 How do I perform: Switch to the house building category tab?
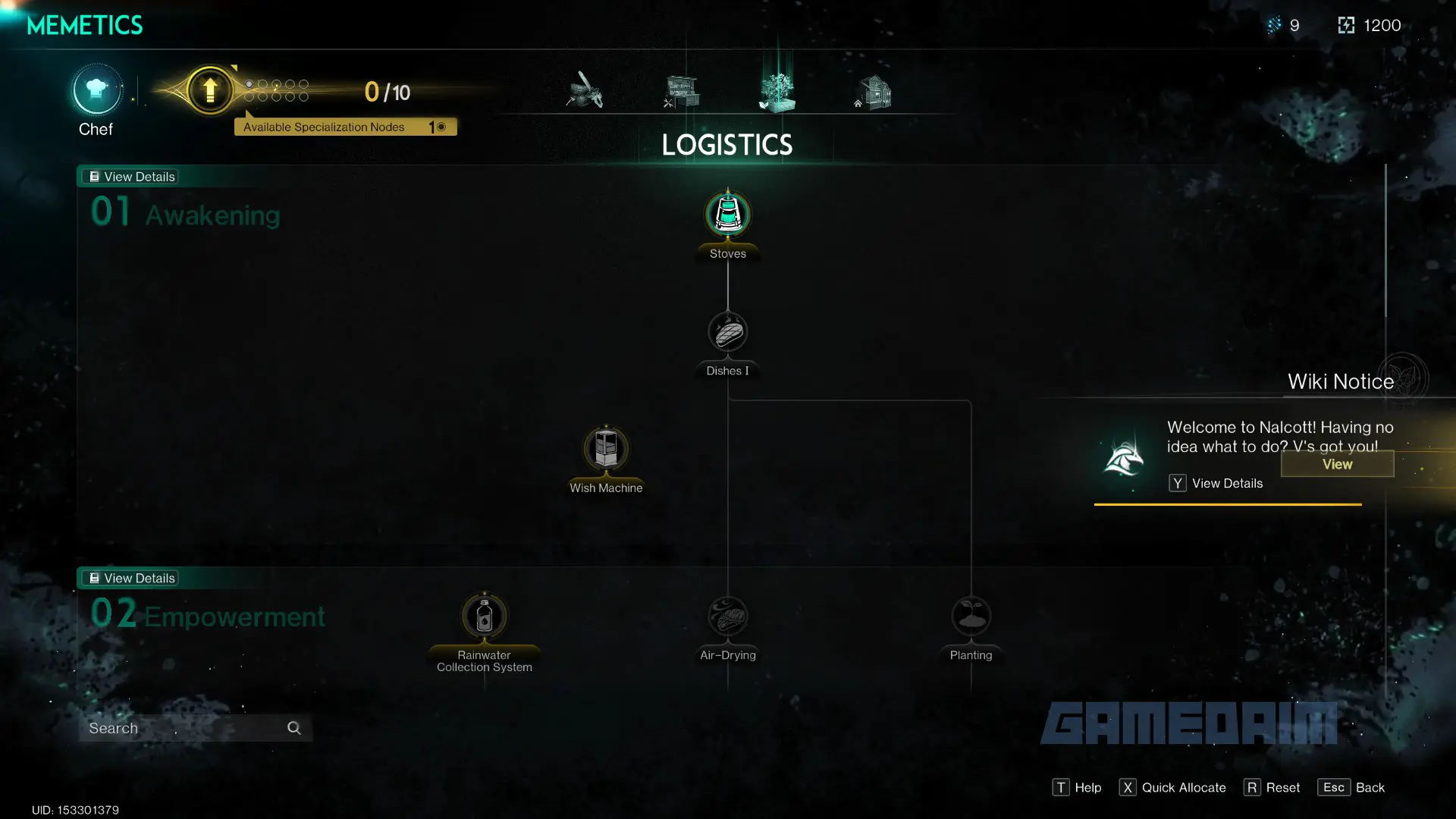tap(874, 92)
